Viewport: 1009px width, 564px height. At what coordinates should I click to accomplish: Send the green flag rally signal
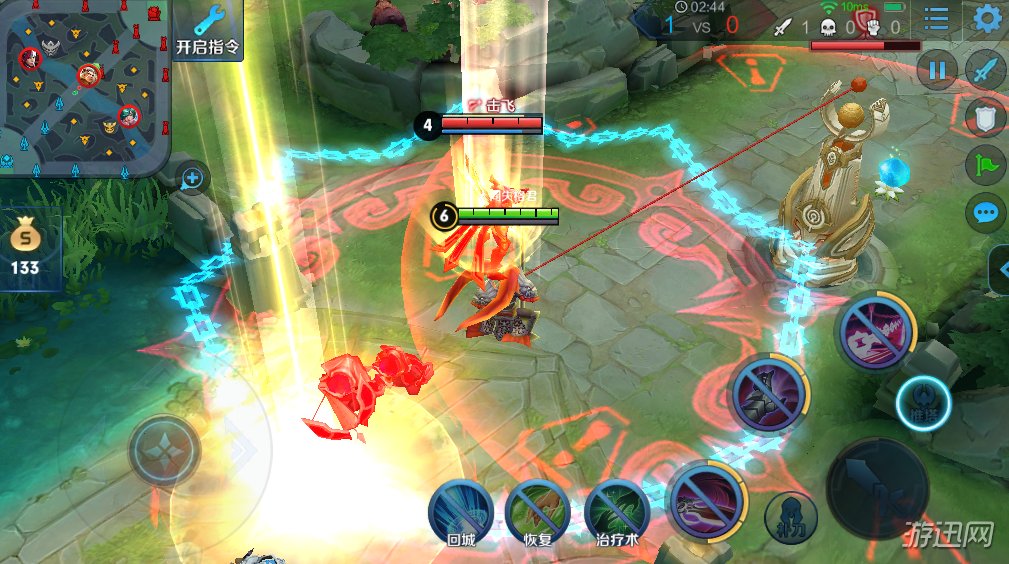(x=986, y=165)
